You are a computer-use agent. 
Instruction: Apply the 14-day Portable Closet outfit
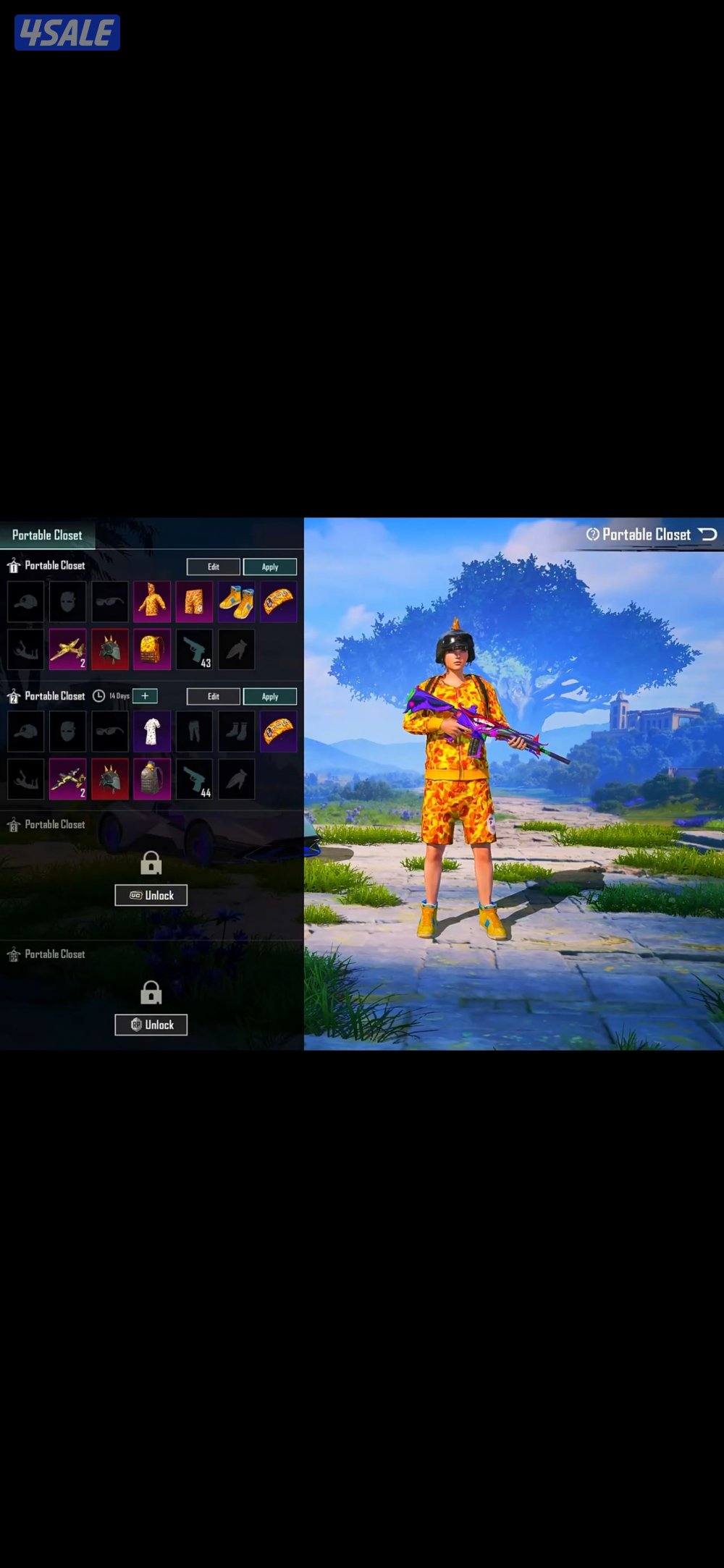click(269, 696)
